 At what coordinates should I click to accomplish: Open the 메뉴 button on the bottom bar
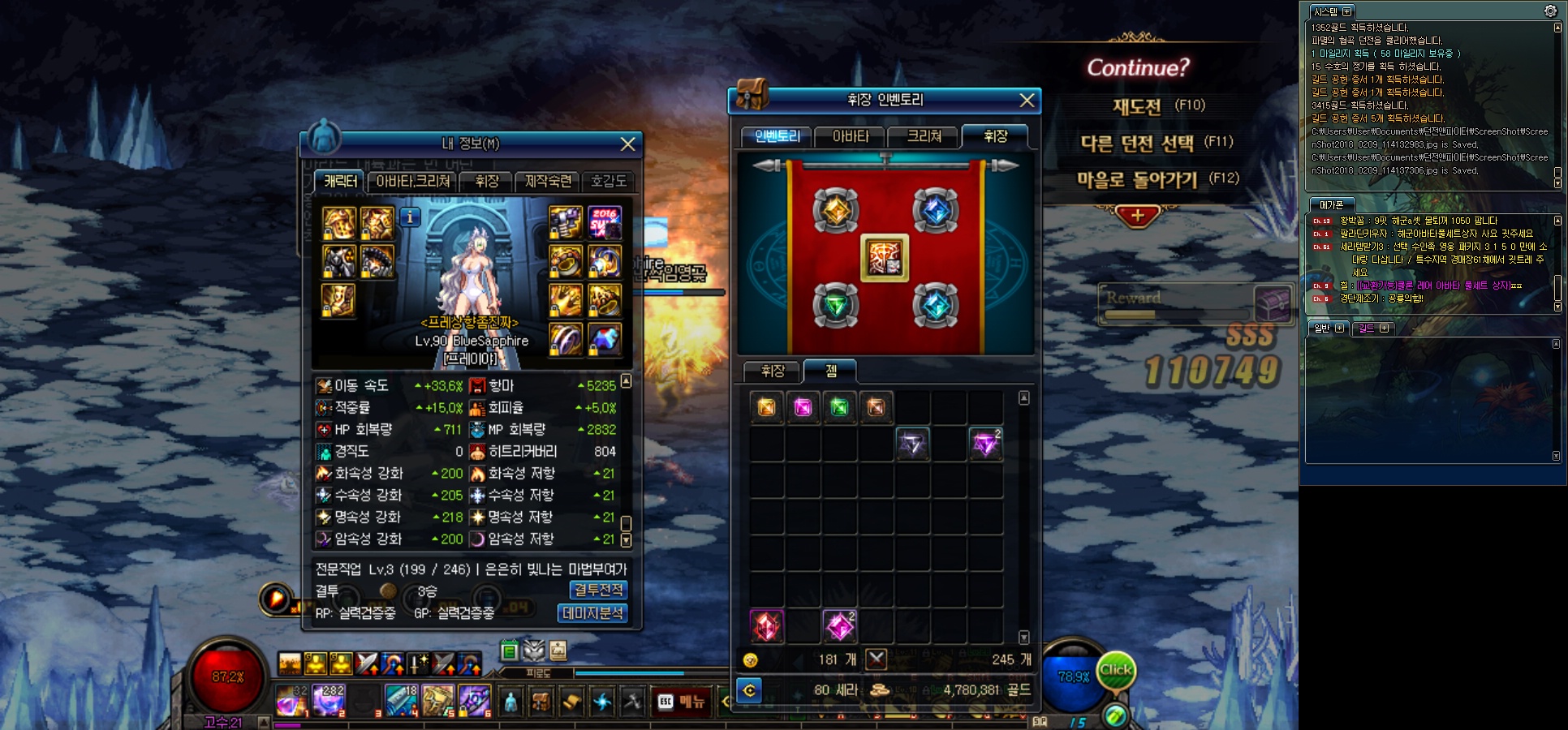[x=682, y=702]
